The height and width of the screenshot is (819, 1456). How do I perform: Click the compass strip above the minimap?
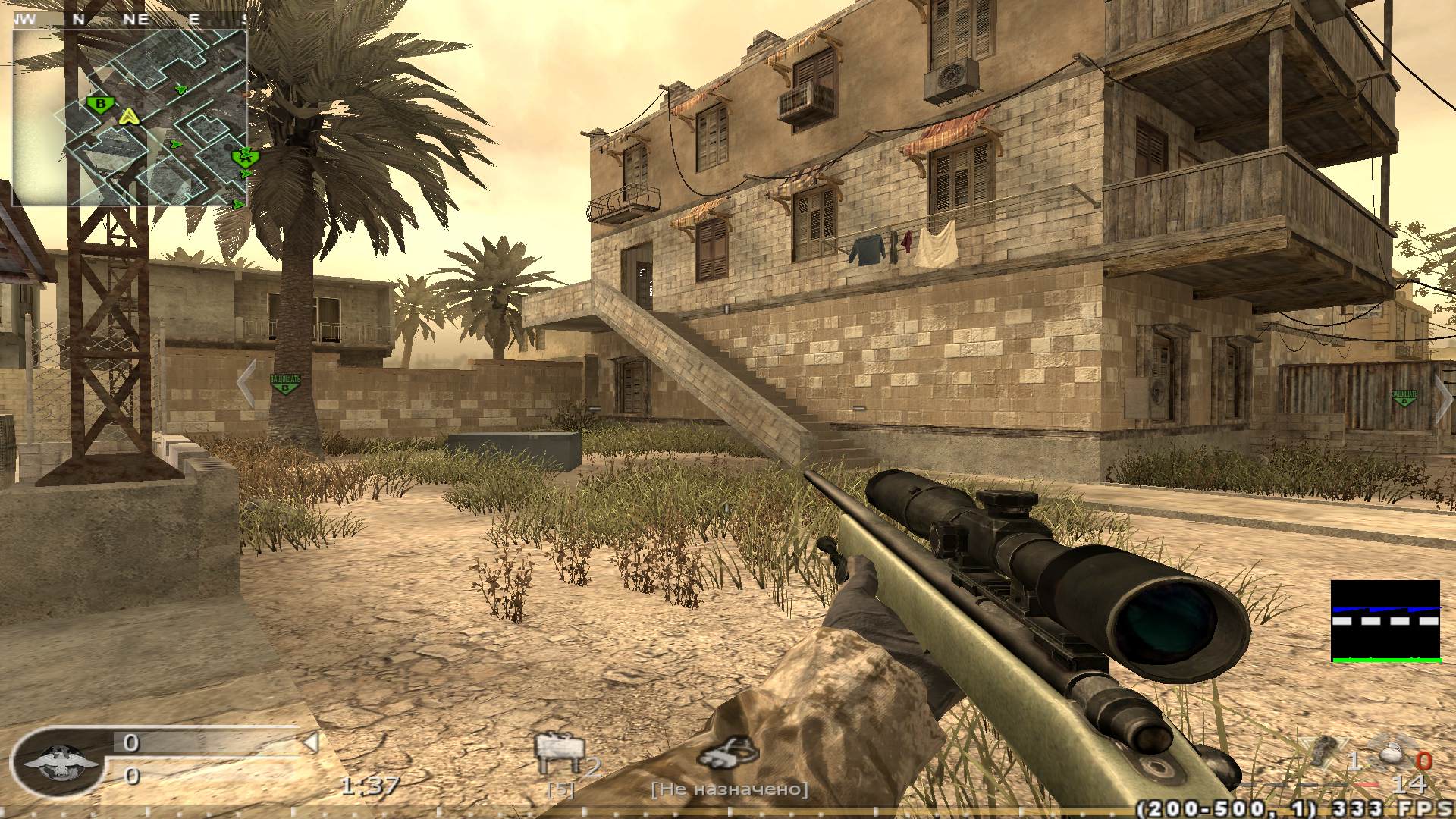(x=129, y=20)
